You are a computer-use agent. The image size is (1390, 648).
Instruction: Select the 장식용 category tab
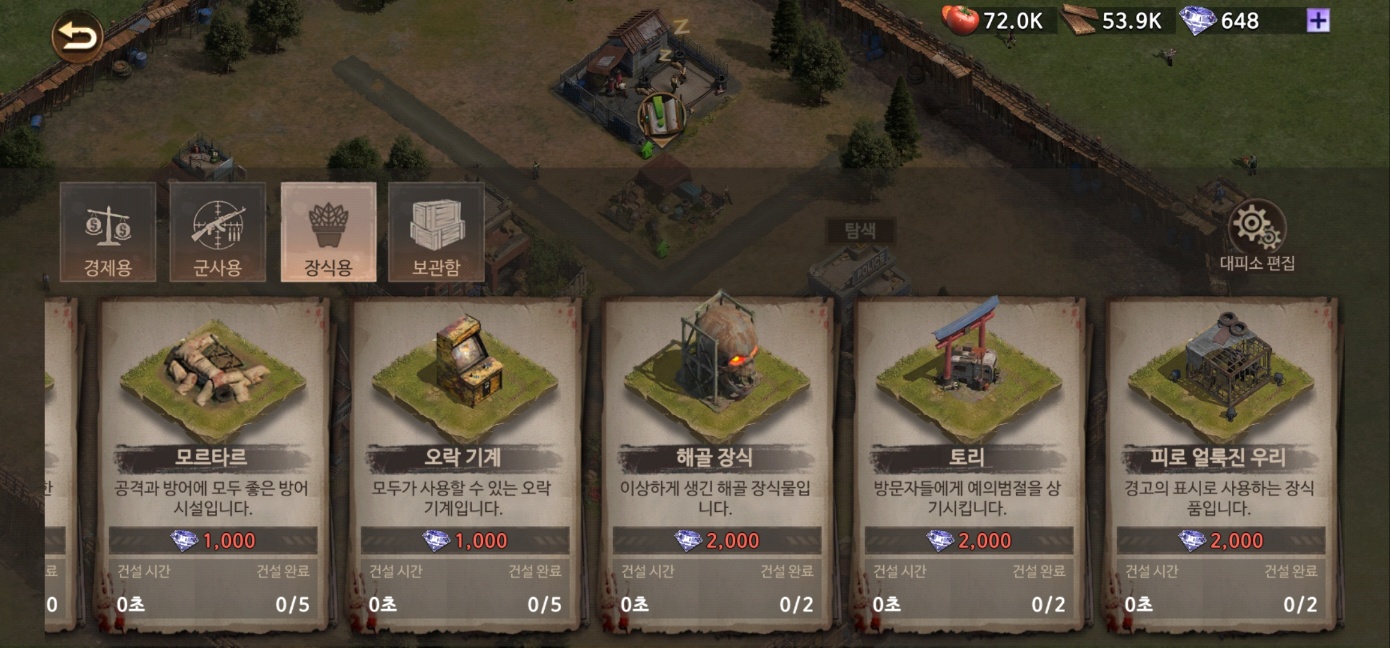(x=328, y=232)
